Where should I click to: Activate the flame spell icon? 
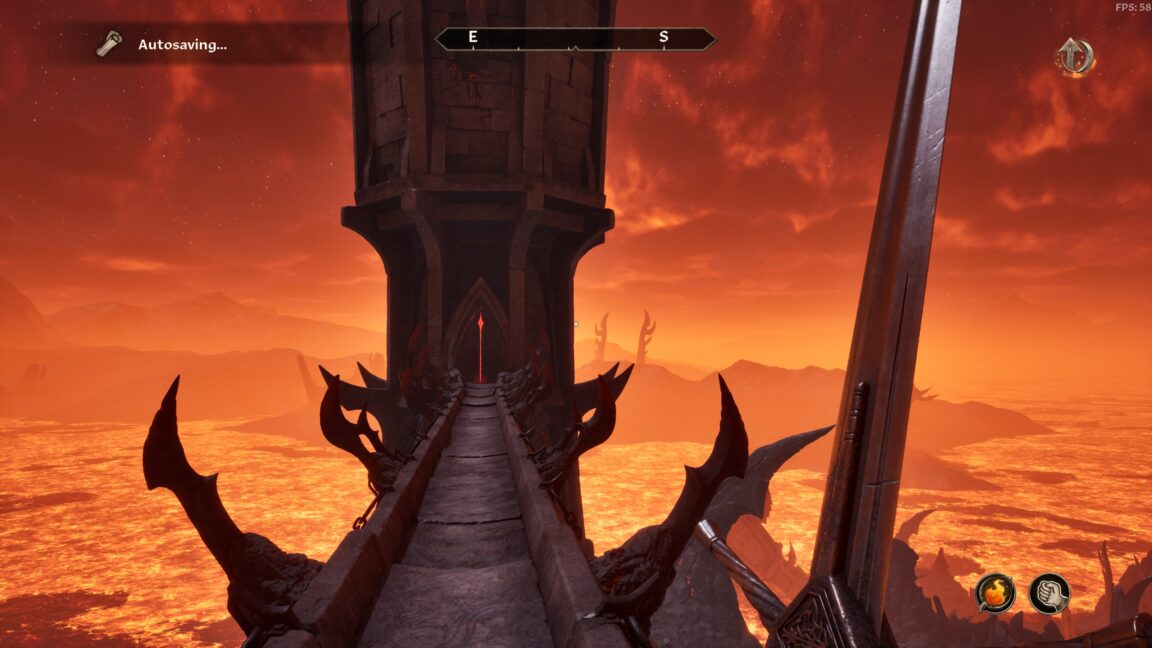(x=995, y=594)
